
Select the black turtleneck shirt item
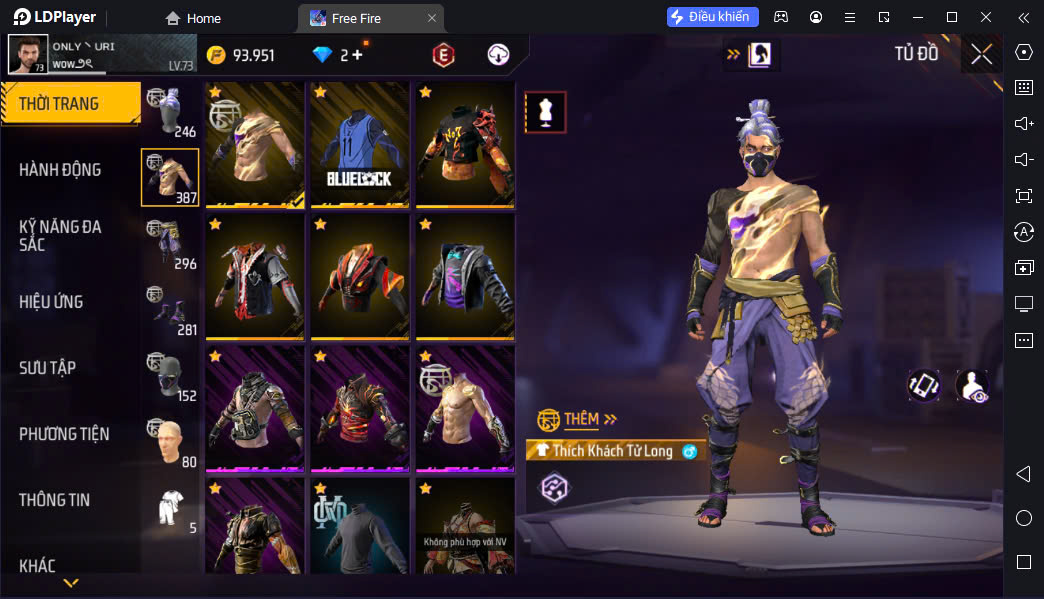359,526
